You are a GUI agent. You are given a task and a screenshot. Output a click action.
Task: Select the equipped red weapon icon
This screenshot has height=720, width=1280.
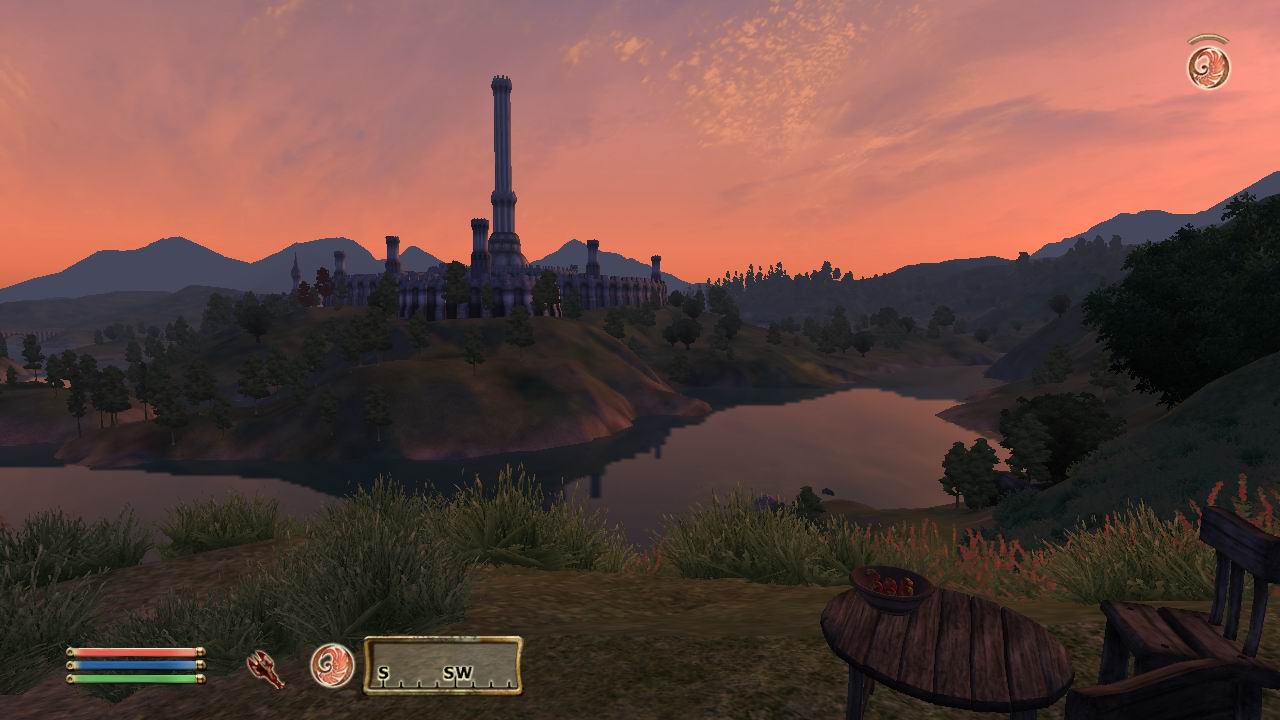[x=265, y=668]
